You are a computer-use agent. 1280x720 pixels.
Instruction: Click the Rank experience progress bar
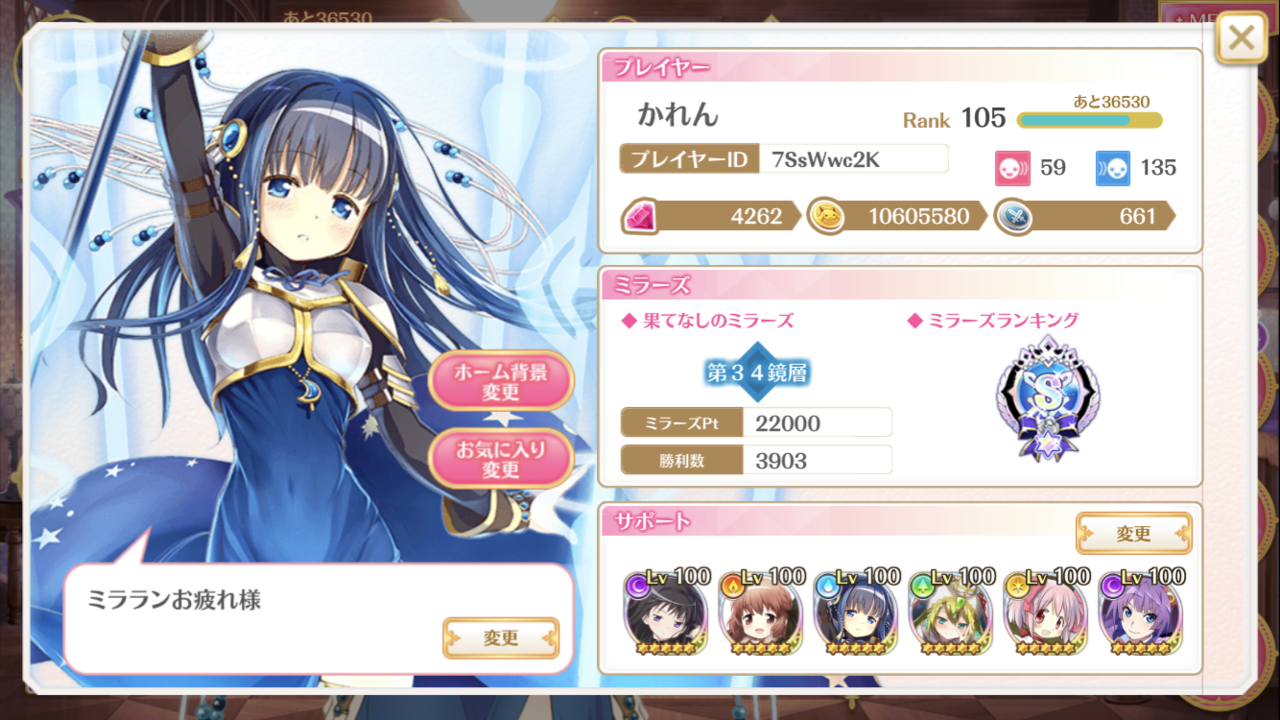pyautogui.click(x=1090, y=120)
